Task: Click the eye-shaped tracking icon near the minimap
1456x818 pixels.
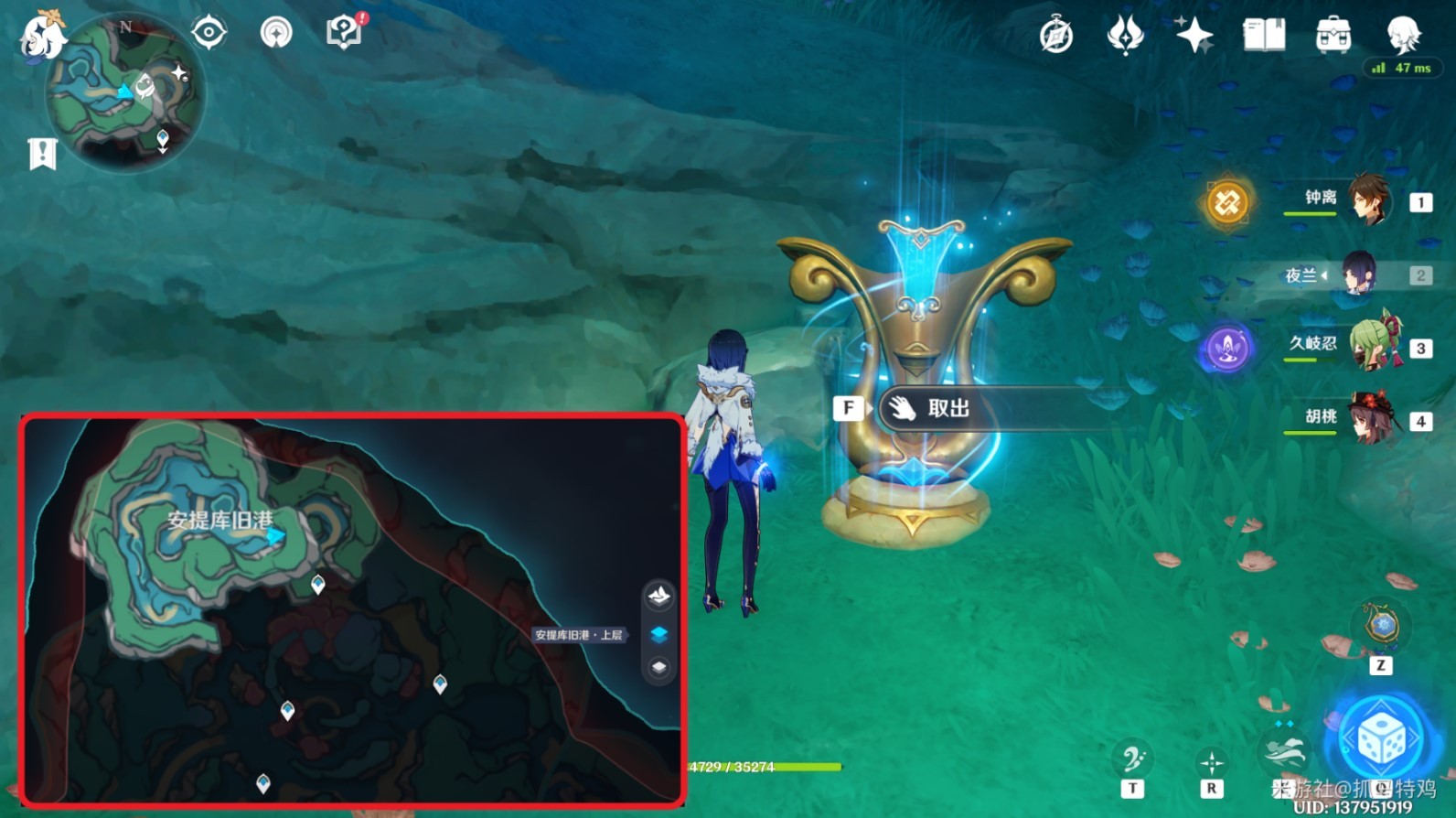Action: click(209, 32)
